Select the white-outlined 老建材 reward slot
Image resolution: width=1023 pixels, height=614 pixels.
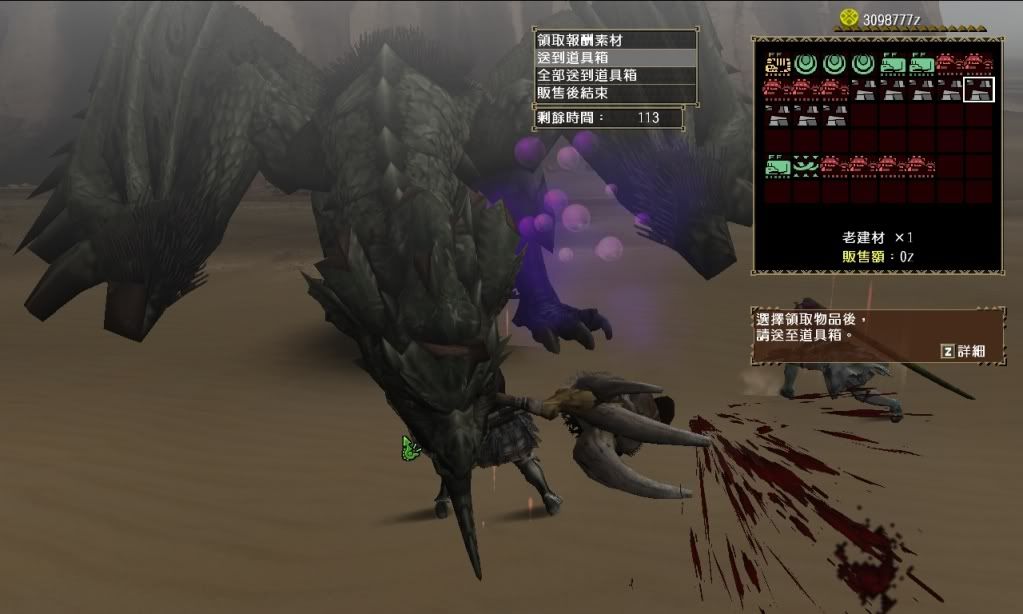tap(979, 91)
